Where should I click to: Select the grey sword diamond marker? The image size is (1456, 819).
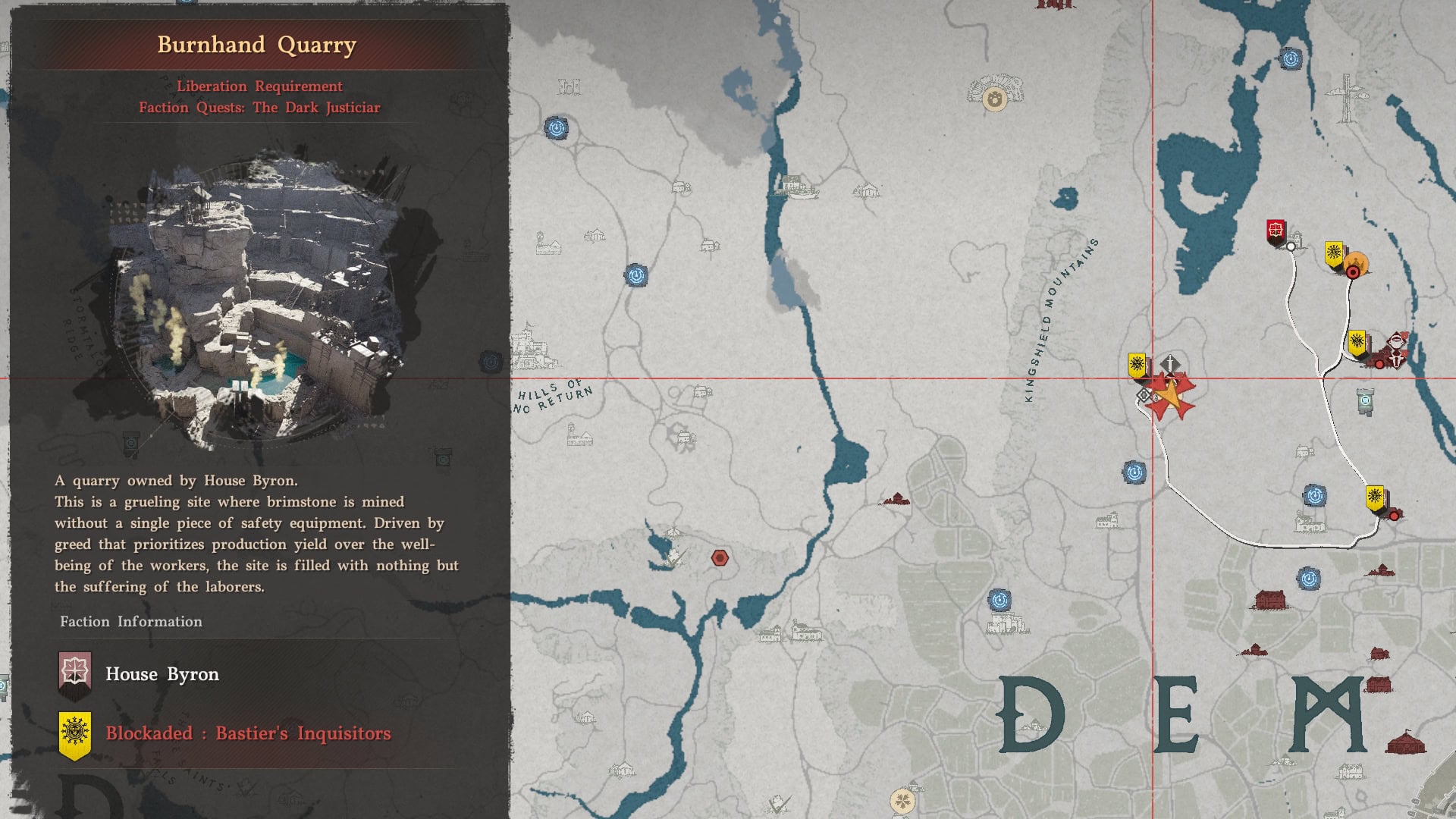click(x=1170, y=364)
